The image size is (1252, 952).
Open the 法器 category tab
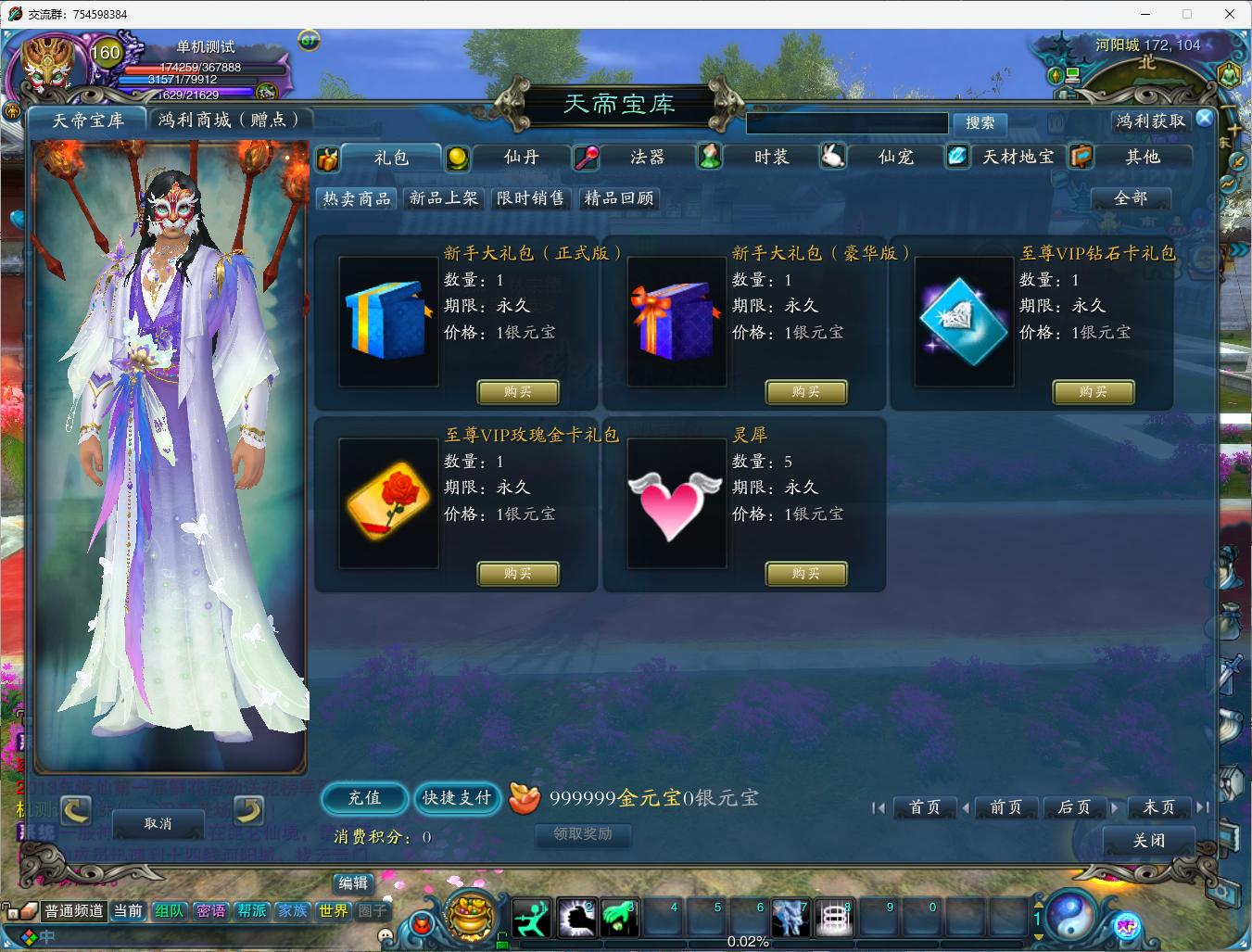[647, 158]
